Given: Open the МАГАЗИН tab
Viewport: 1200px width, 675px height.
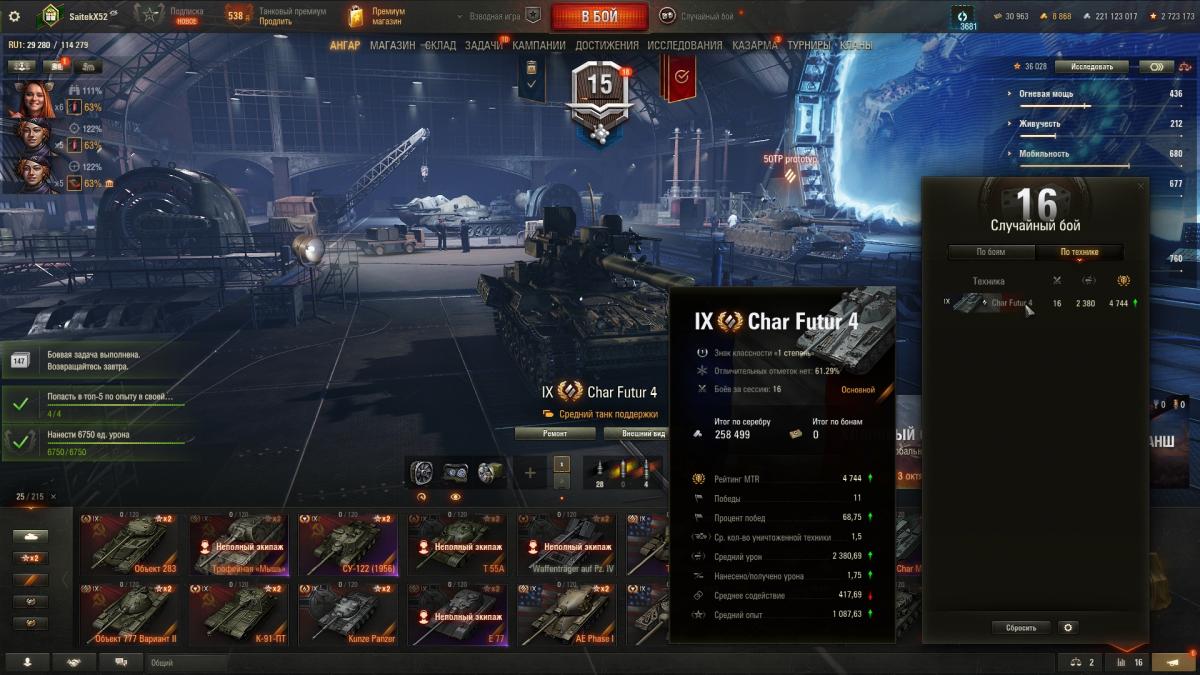Looking at the screenshot, I should pyautogui.click(x=392, y=45).
